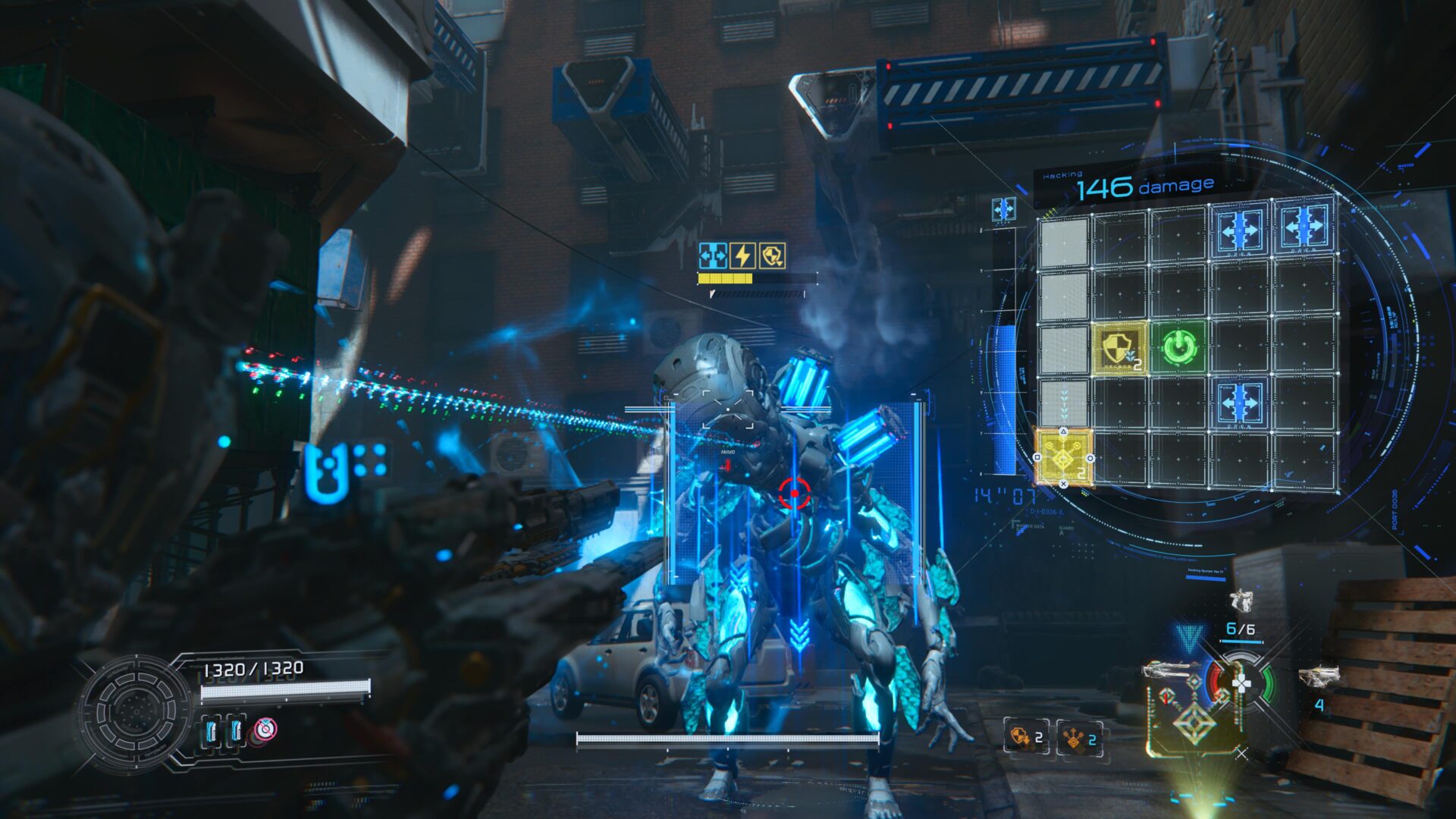Select the yellow Decode shield tile

click(1119, 348)
